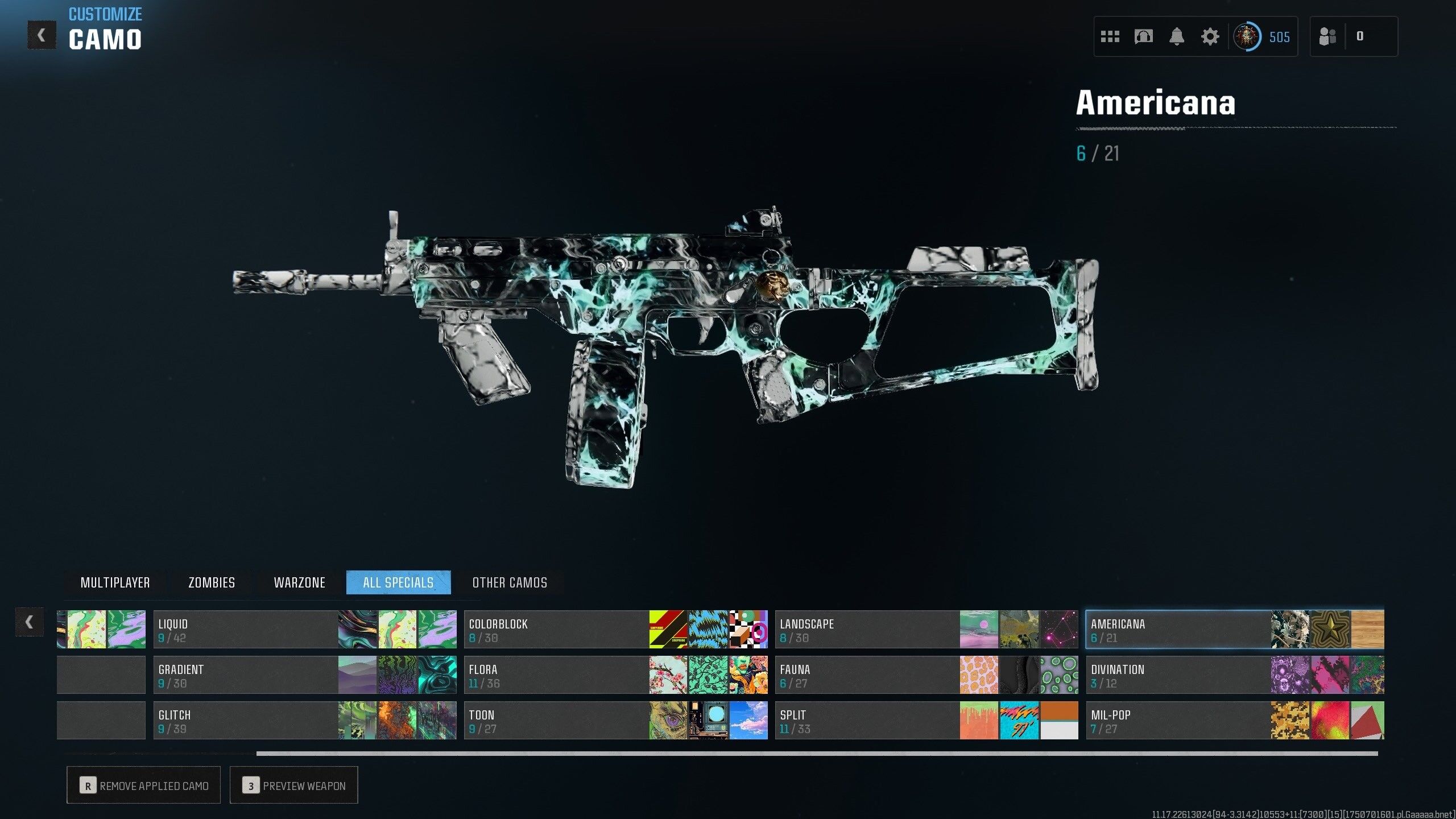Select the Warzone camo tab
The width and height of the screenshot is (1456, 819).
(x=299, y=582)
